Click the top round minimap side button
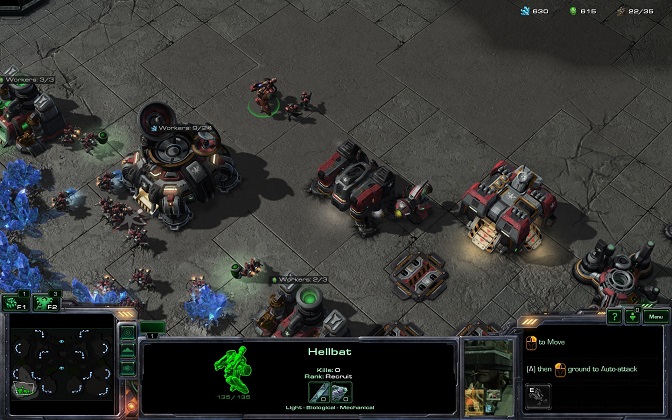 [128, 332]
